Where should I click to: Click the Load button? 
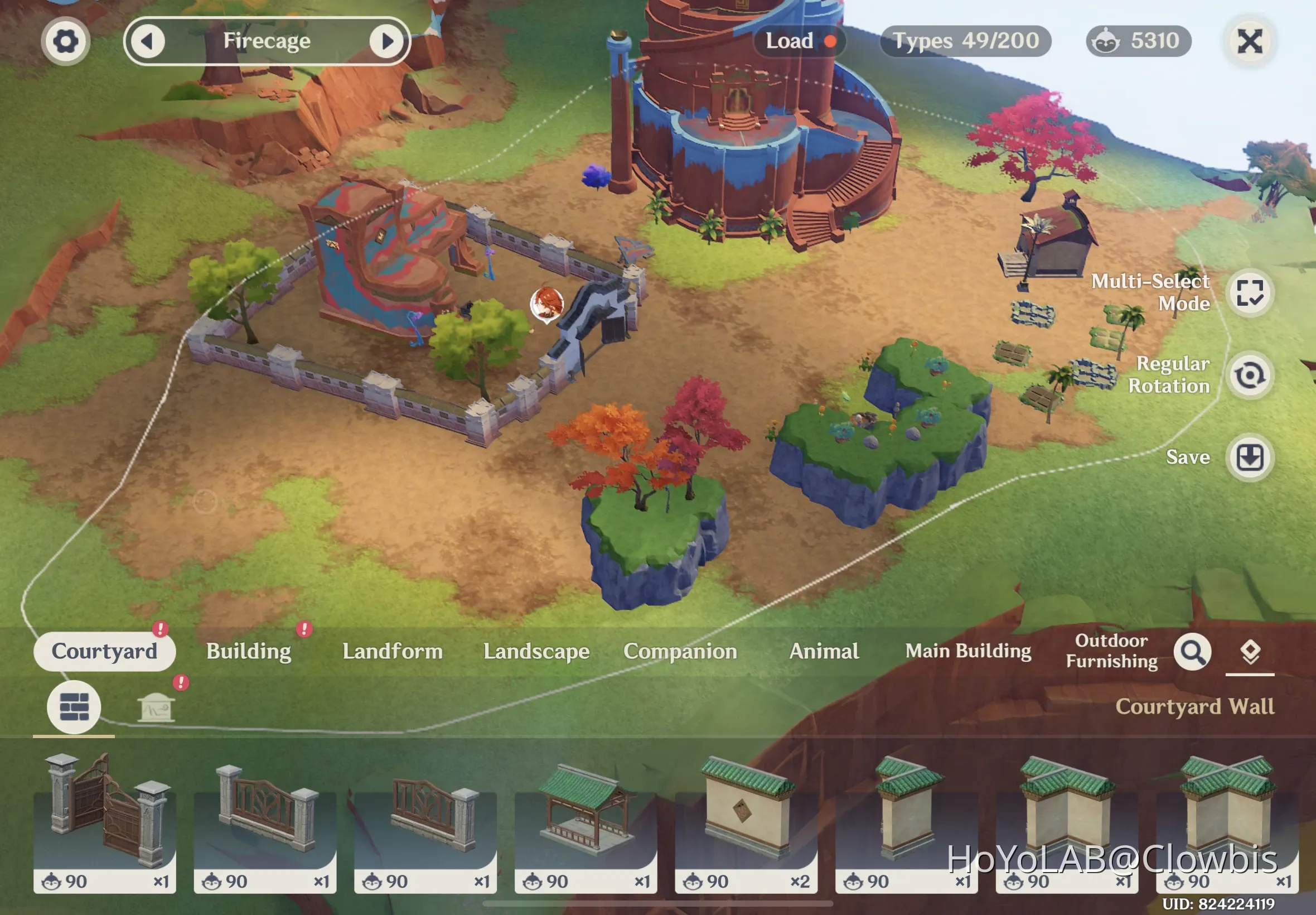pos(797,41)
